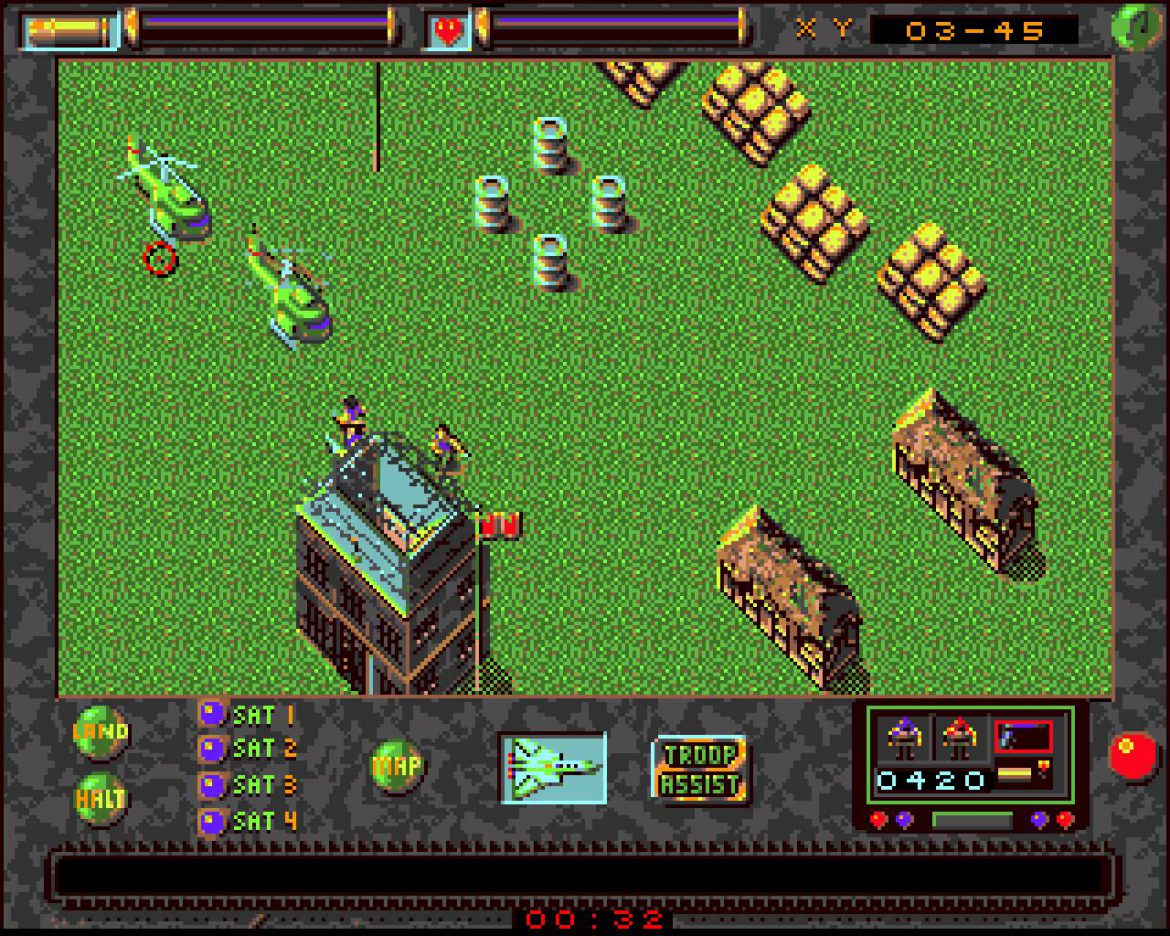This screenshot has height=936, width=1170.
Task: Choose the red-framed weapon slot
Action: [1022, 737]
